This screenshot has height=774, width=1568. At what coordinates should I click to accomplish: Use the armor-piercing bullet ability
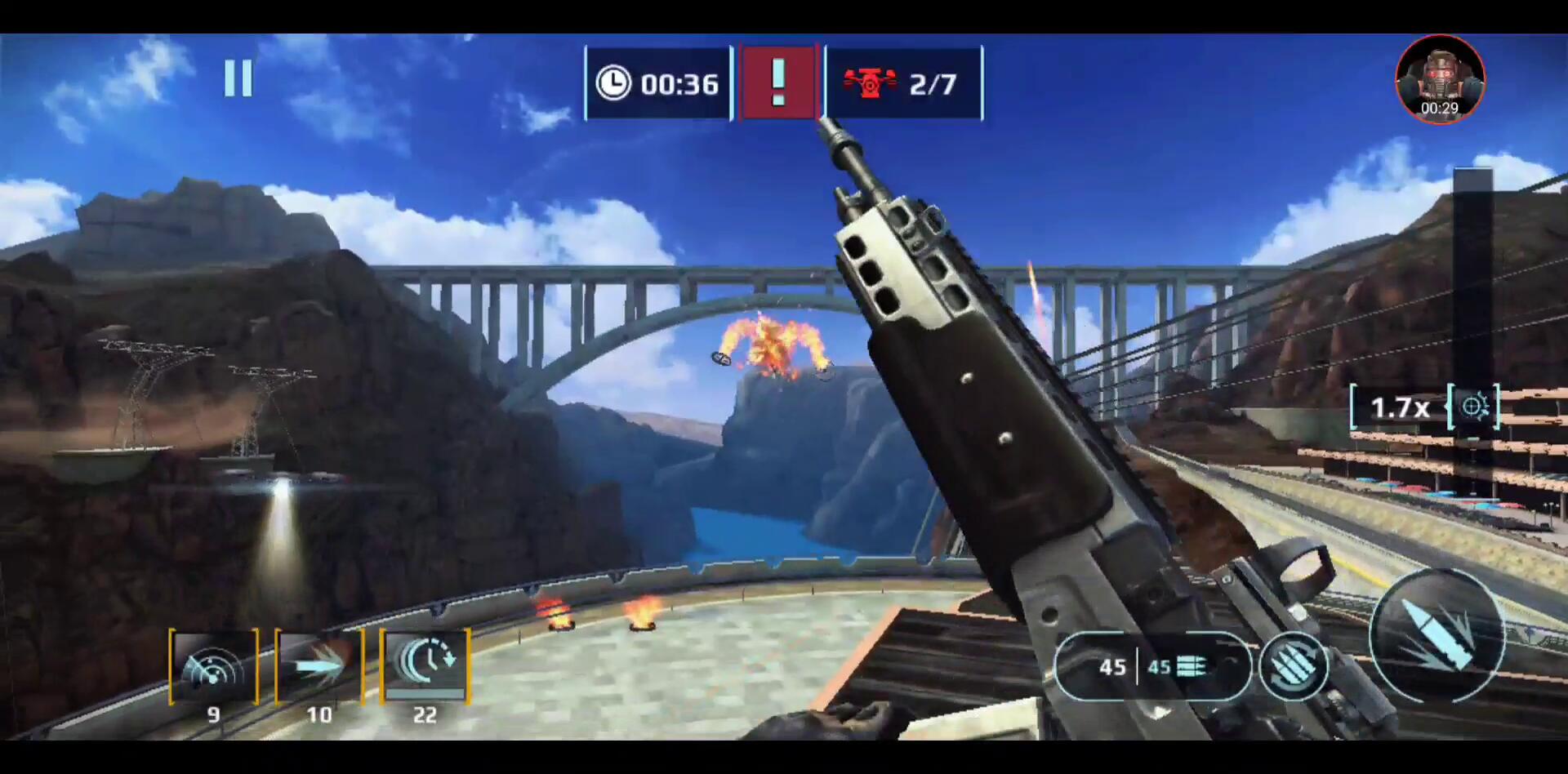(x=319, y=667)
